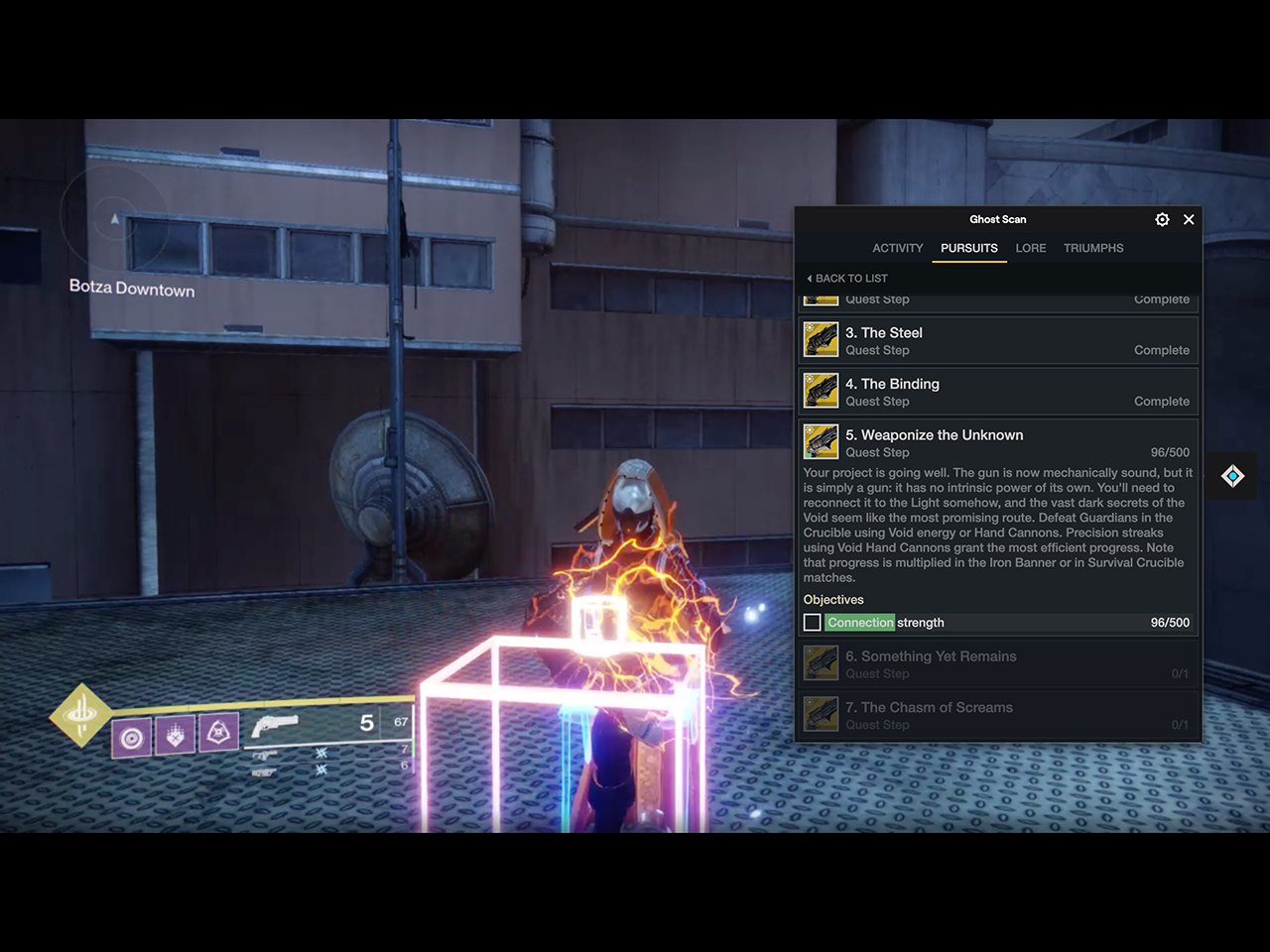The width and height of the screenshot is (1270, 952).
Task: Click the hand cannon weapon icon
Action: (274, 727)
